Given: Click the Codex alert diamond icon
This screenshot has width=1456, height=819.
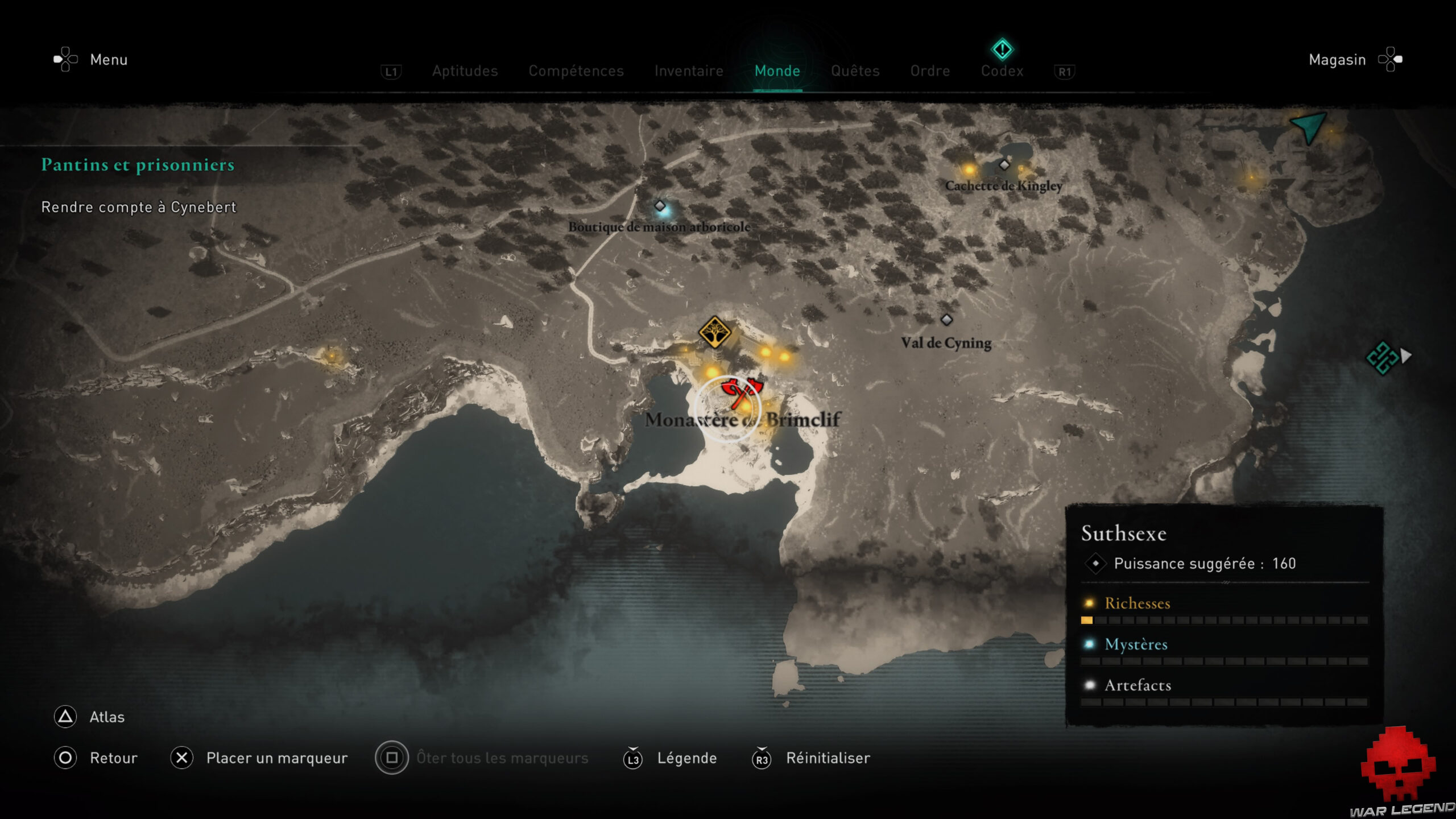Looking at the screenshot, I should (1002, 49).
